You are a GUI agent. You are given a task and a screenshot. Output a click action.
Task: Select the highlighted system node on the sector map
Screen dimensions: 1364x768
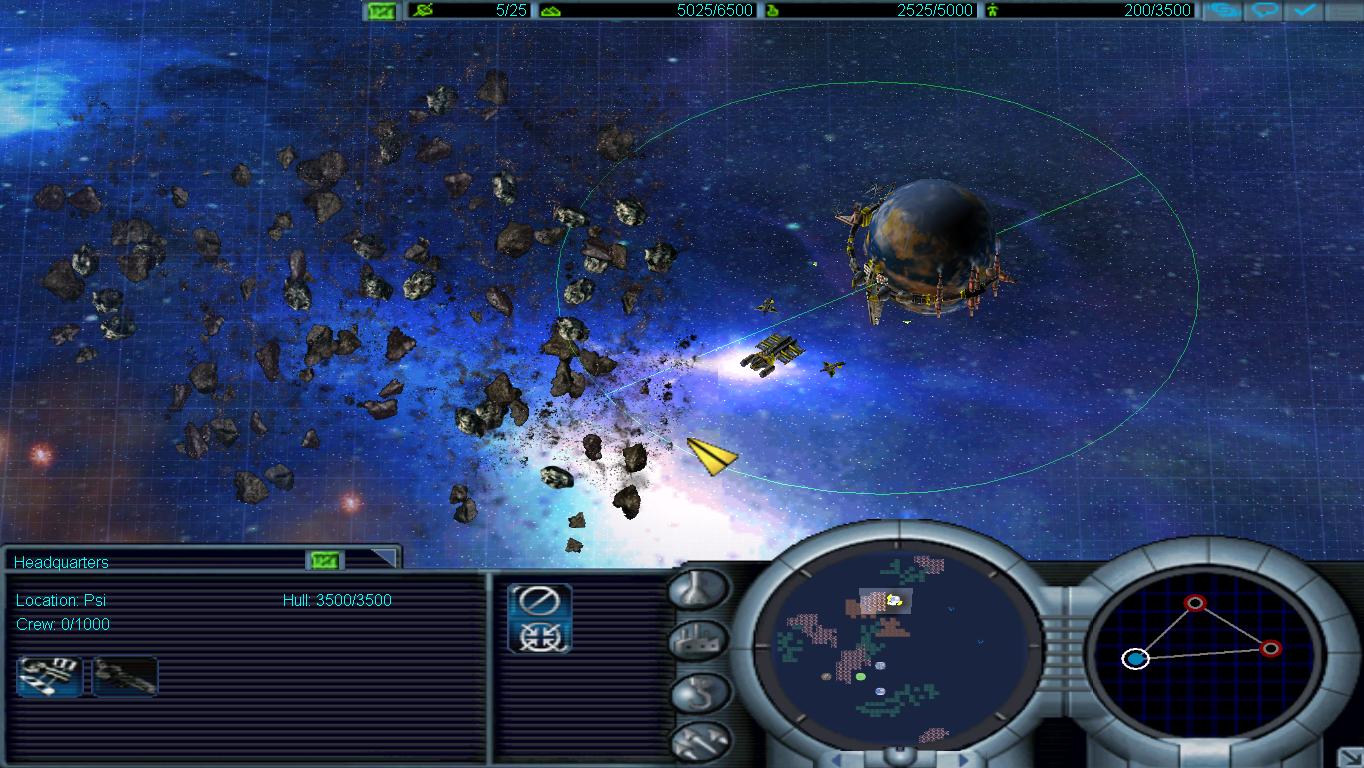pos(1135,660)
